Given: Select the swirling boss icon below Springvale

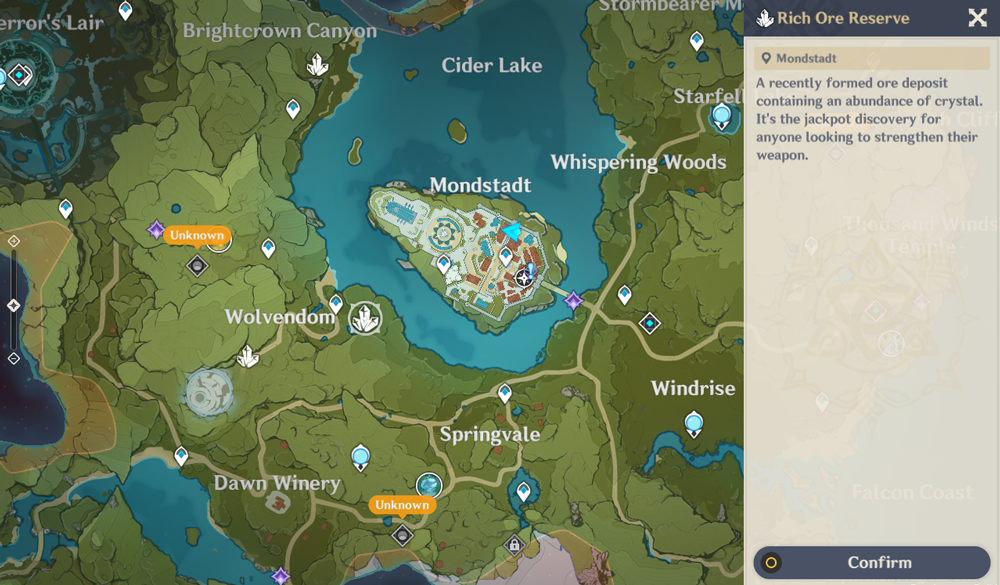Looking at the screenshot, I should tap(429, 485).
